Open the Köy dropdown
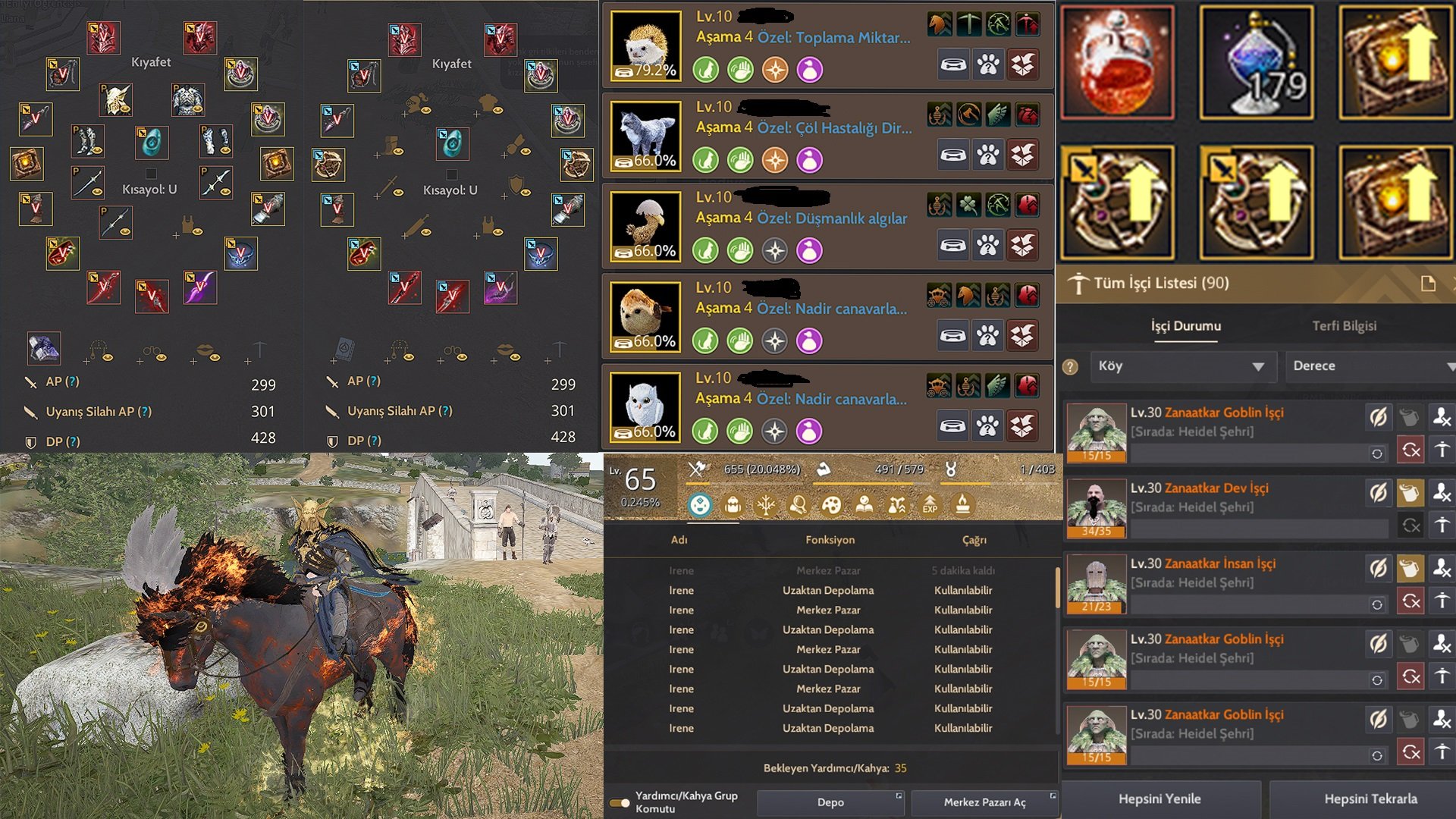 point(1183,366)
